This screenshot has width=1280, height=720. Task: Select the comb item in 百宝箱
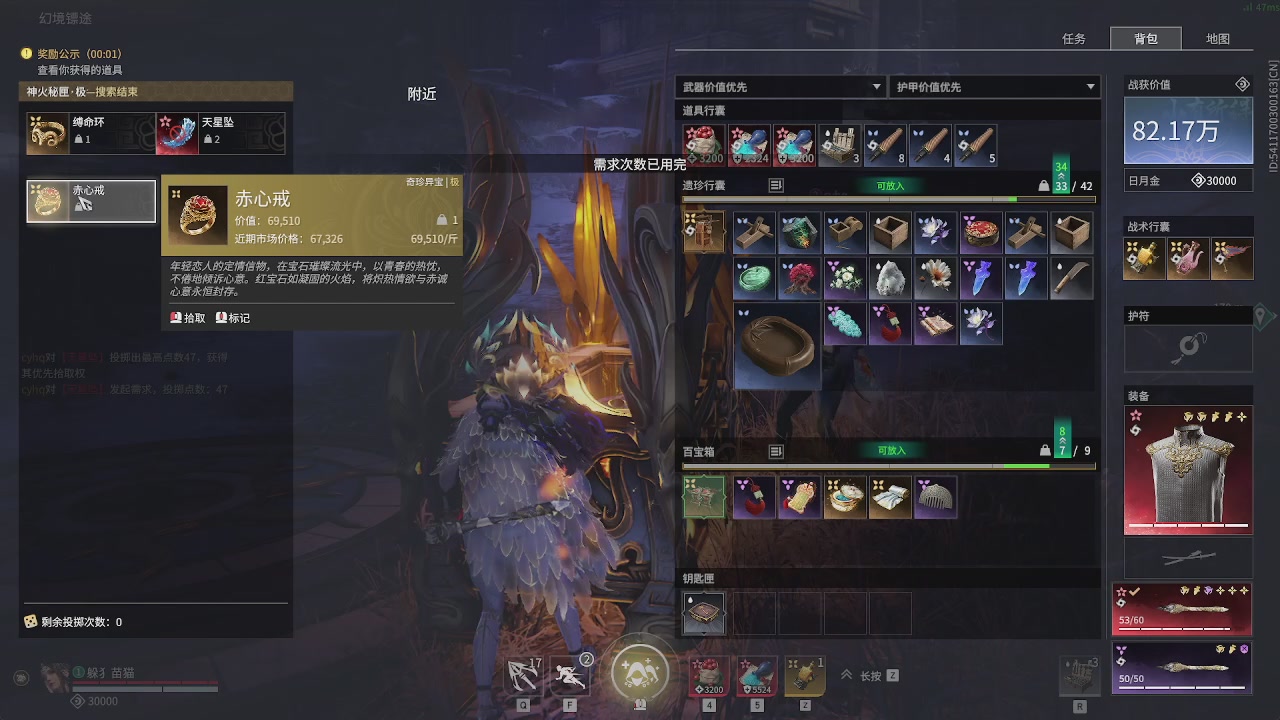click(936, 497)
